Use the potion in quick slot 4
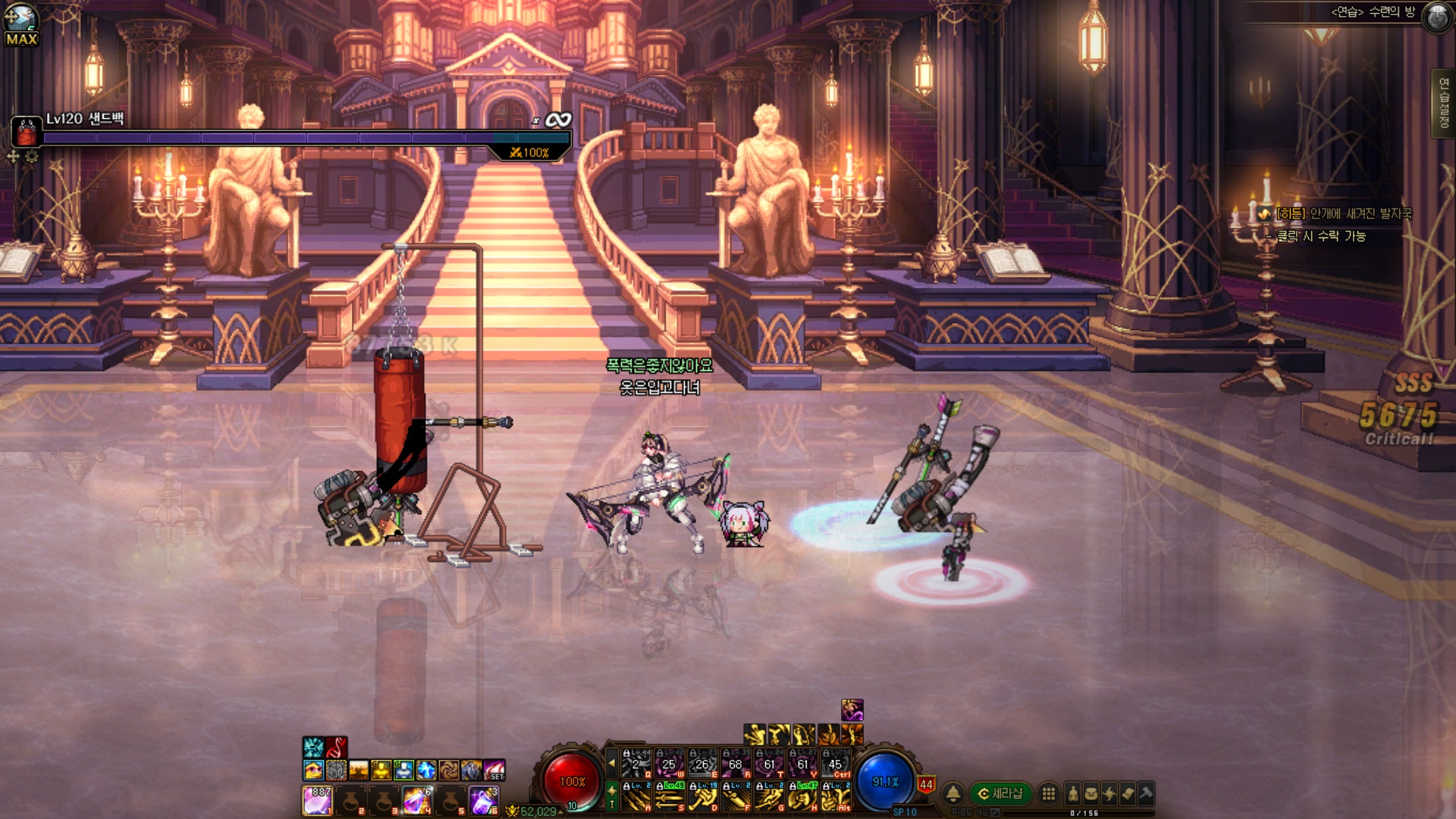The width and height of the screenshot is (1456, 819). click(417, 800)
